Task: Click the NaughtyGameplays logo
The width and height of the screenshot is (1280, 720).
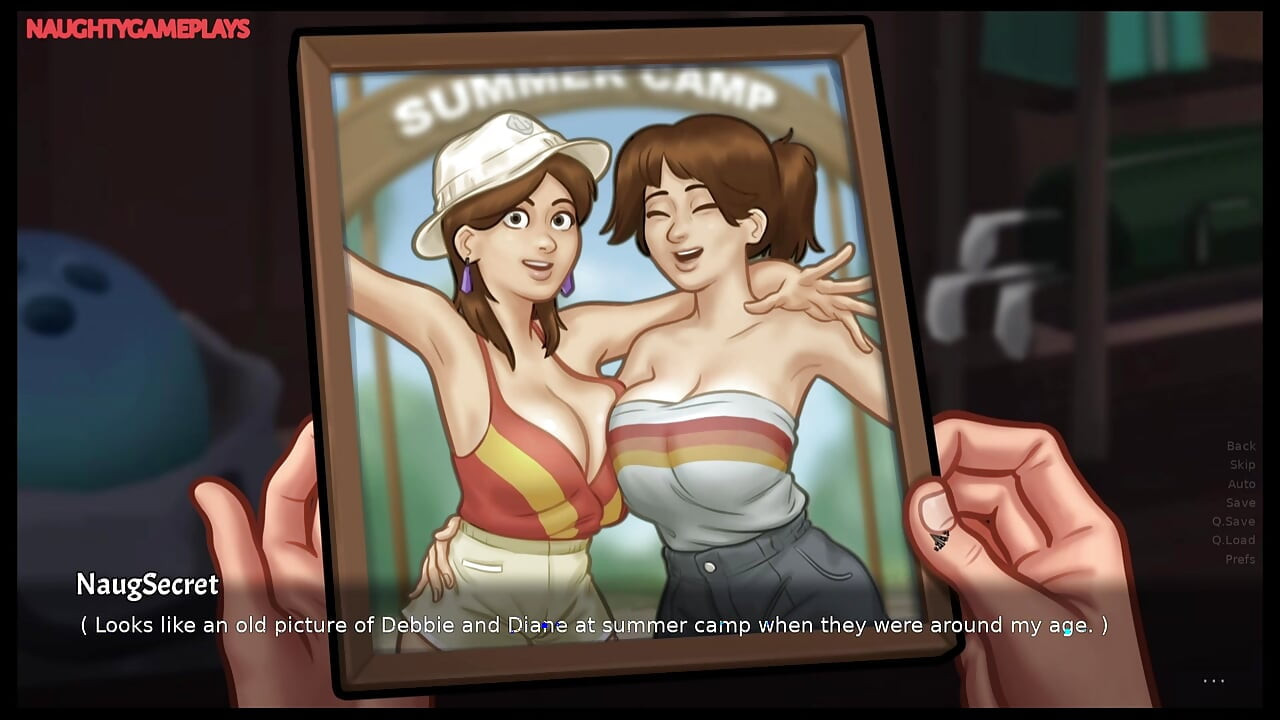Action: click(x=137, y=29)
